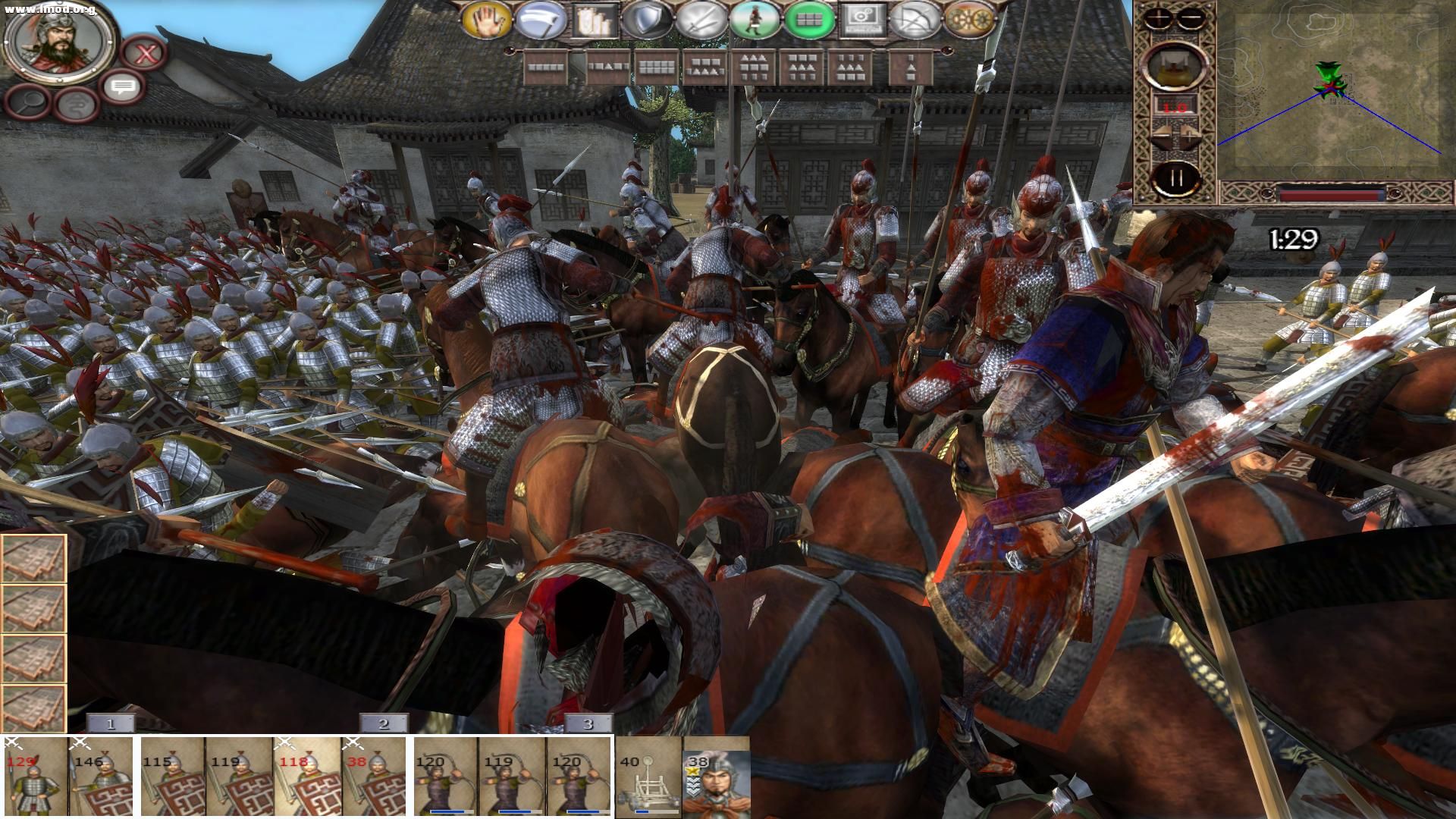Image resolution: width=1456 pixels, height=819 pixels.
Task: Zoom out the minimap with minus button
Action: (x=1191, y=17)
